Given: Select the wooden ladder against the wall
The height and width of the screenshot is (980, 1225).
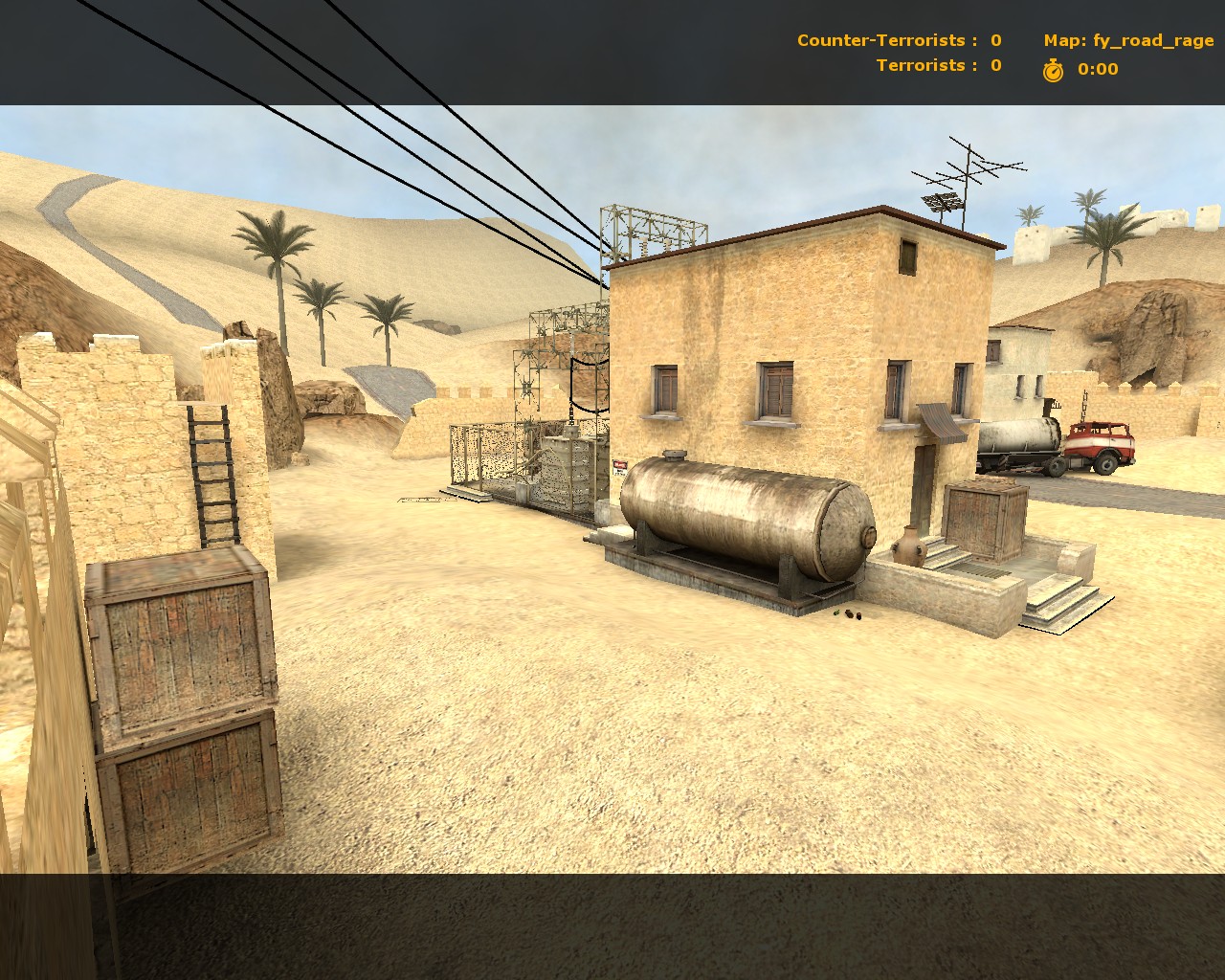Looking at the screenshot, I should tap(212, 474).
